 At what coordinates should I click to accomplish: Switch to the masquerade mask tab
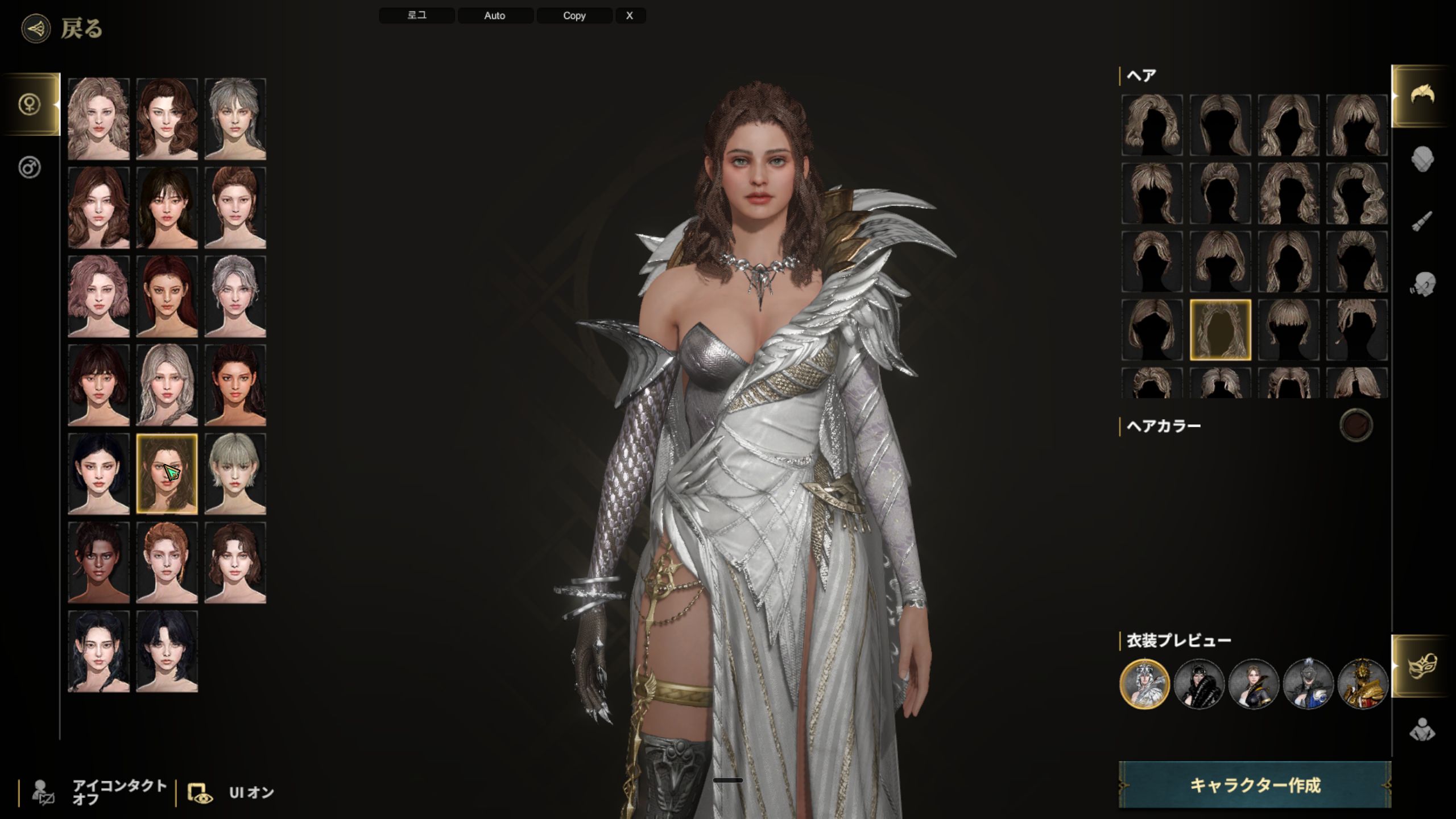click(1422, 665)
